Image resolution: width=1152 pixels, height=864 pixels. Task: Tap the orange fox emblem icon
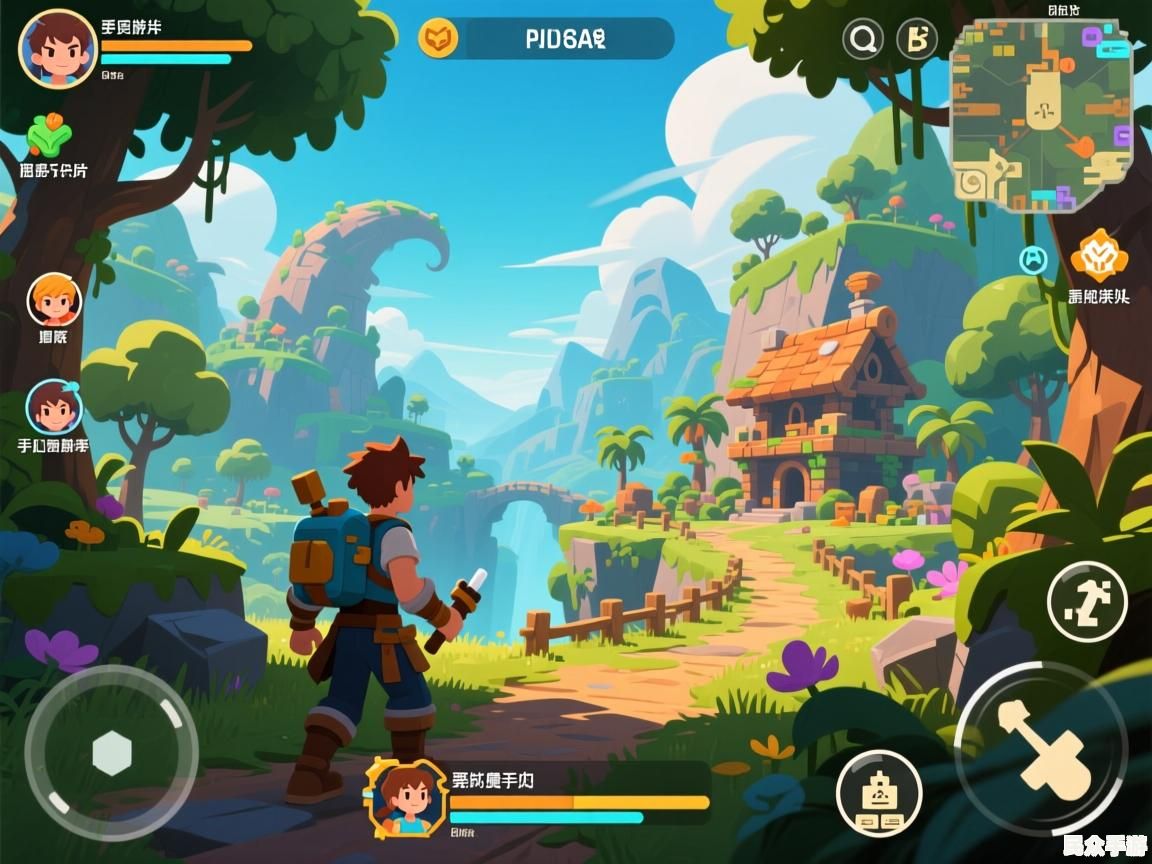click(x=1098, y=256)
